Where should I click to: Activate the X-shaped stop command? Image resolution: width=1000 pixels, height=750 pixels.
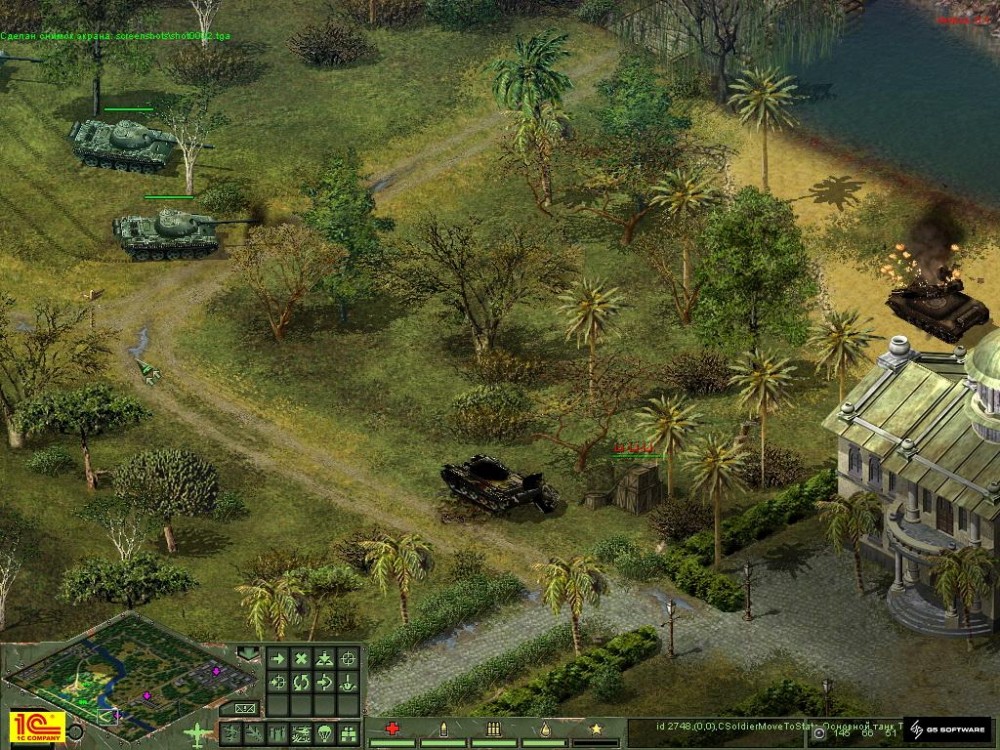click(x=301, y=659)
